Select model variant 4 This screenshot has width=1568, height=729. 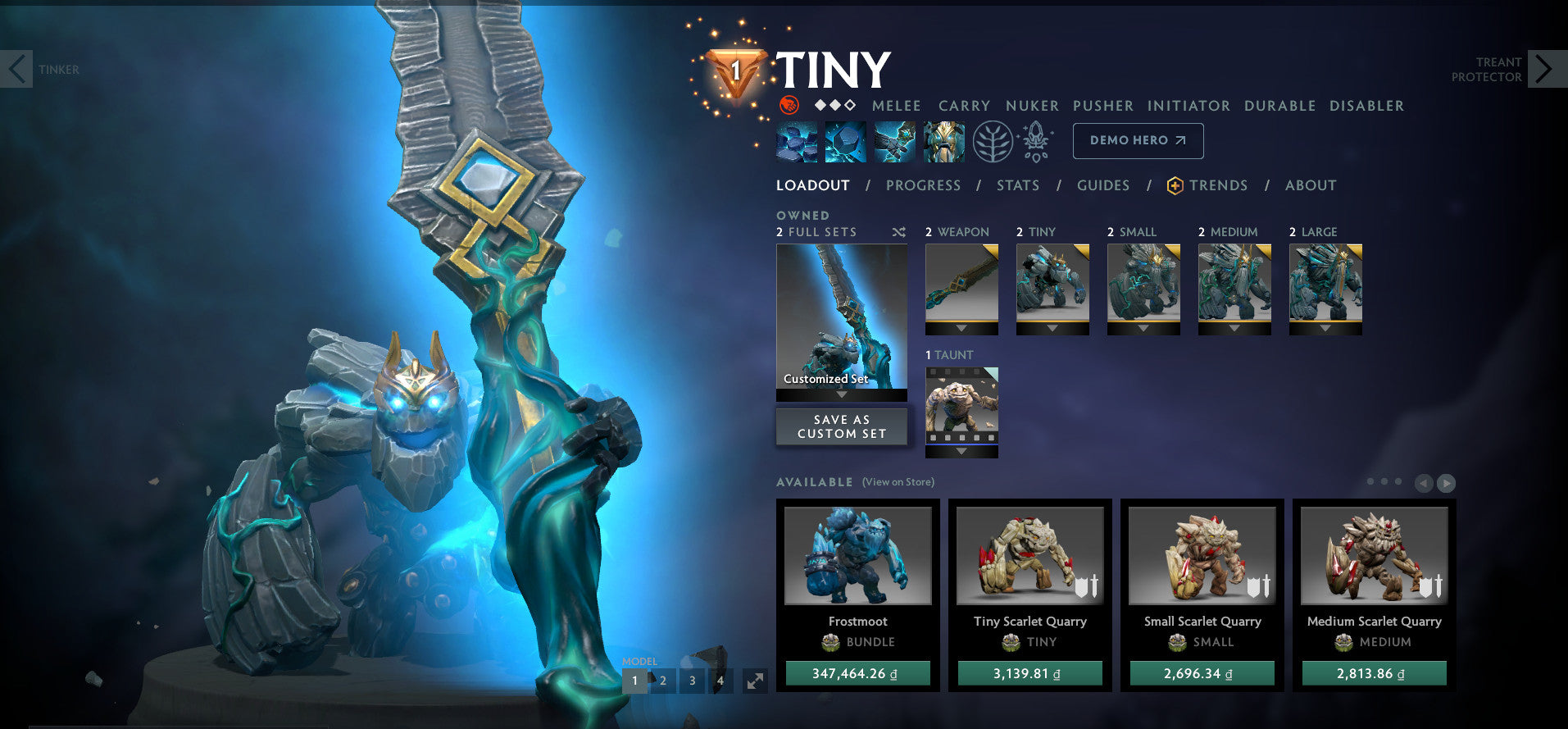720,681
